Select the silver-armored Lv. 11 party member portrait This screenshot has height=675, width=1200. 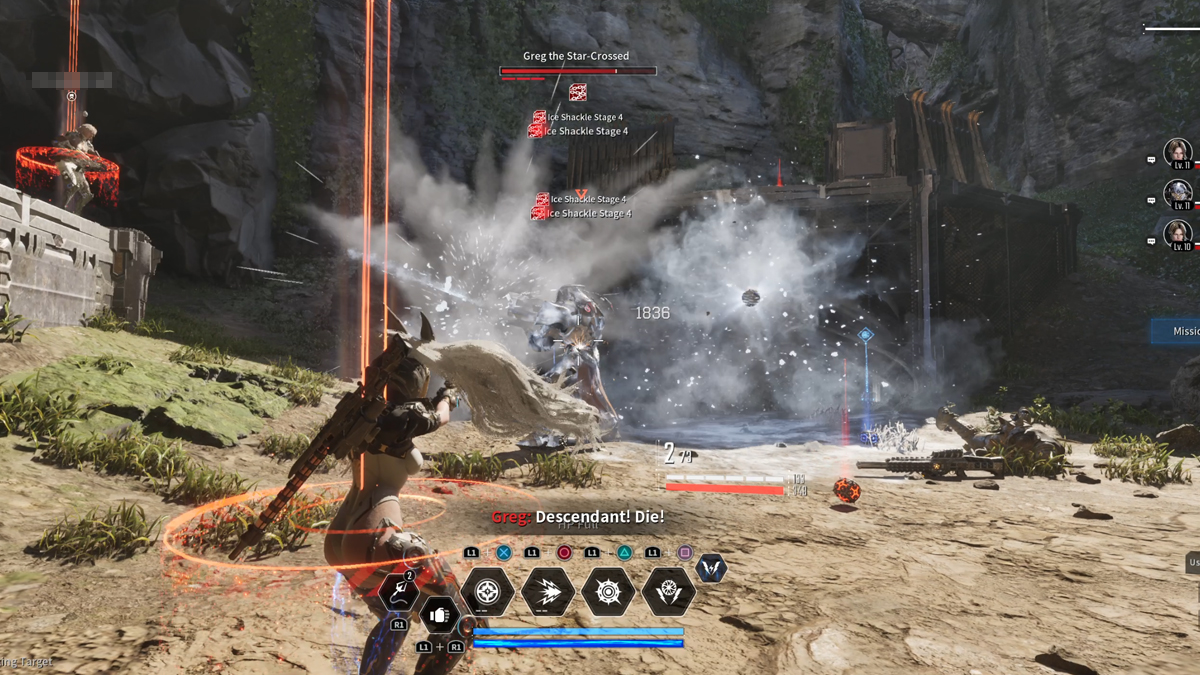(x=1178, y=193)
